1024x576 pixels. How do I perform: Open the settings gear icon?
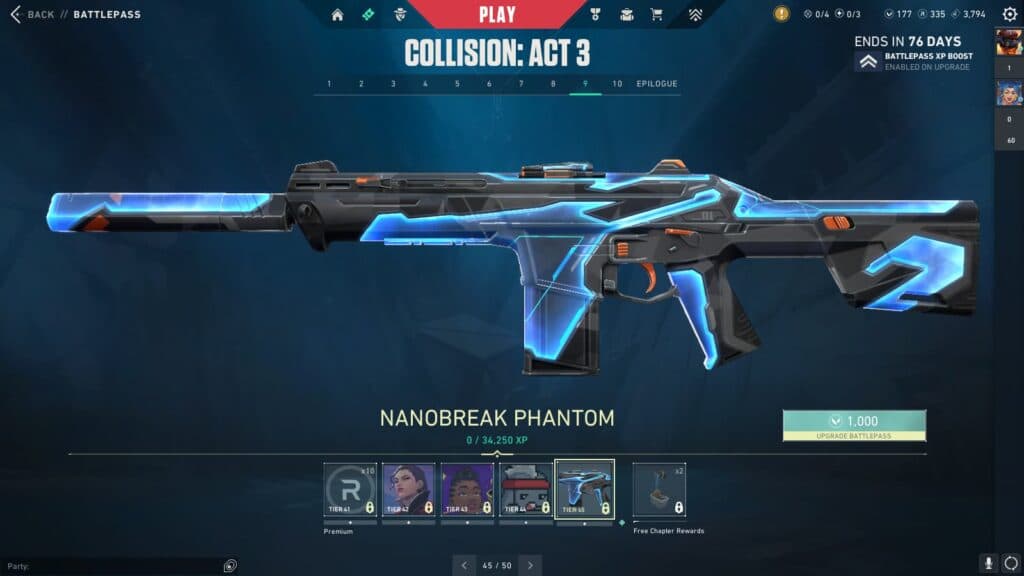(x=1009, y=15)
